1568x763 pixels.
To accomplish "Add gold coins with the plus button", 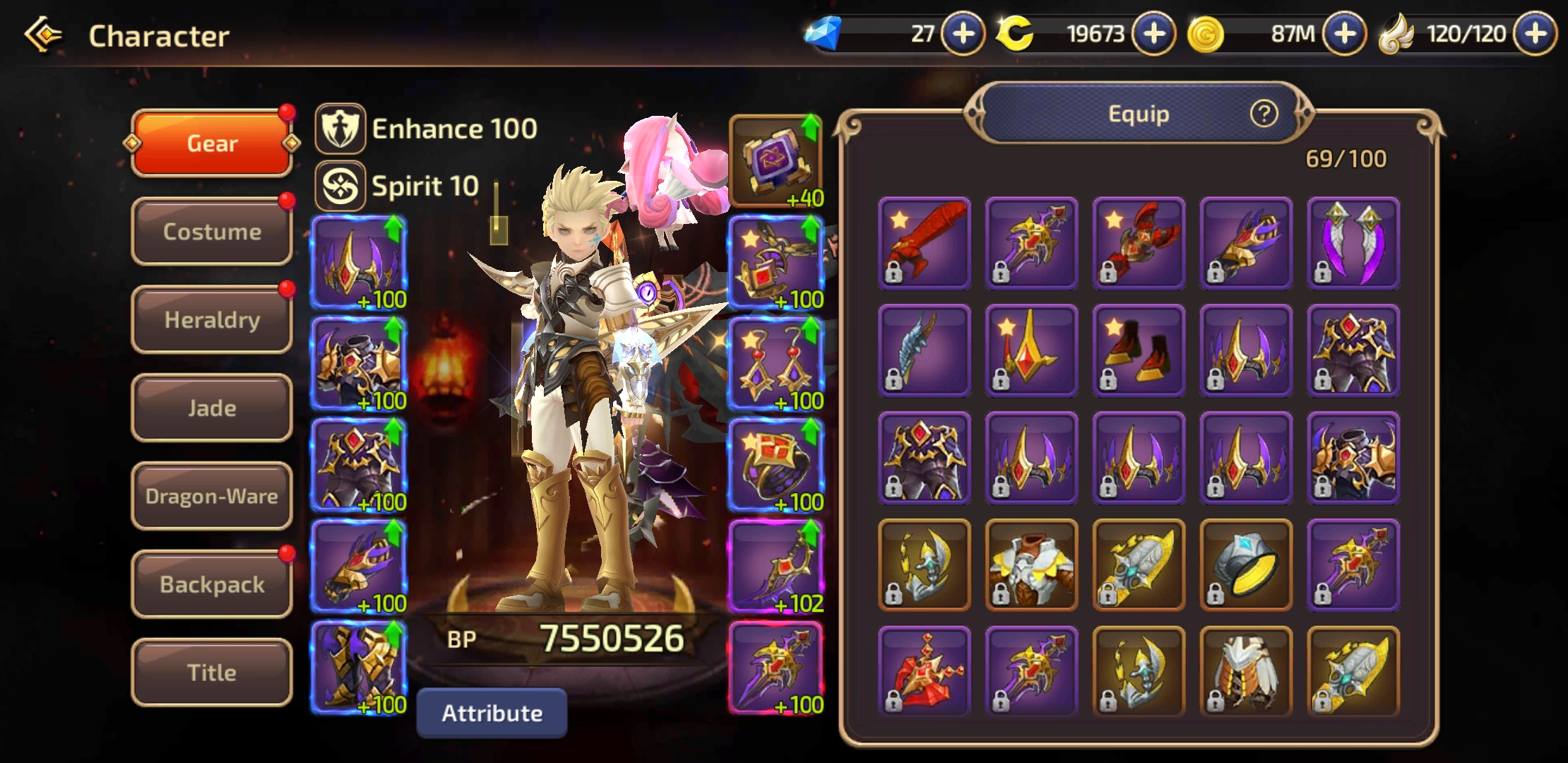I will pyautogui.click(x=1345, y=34).
